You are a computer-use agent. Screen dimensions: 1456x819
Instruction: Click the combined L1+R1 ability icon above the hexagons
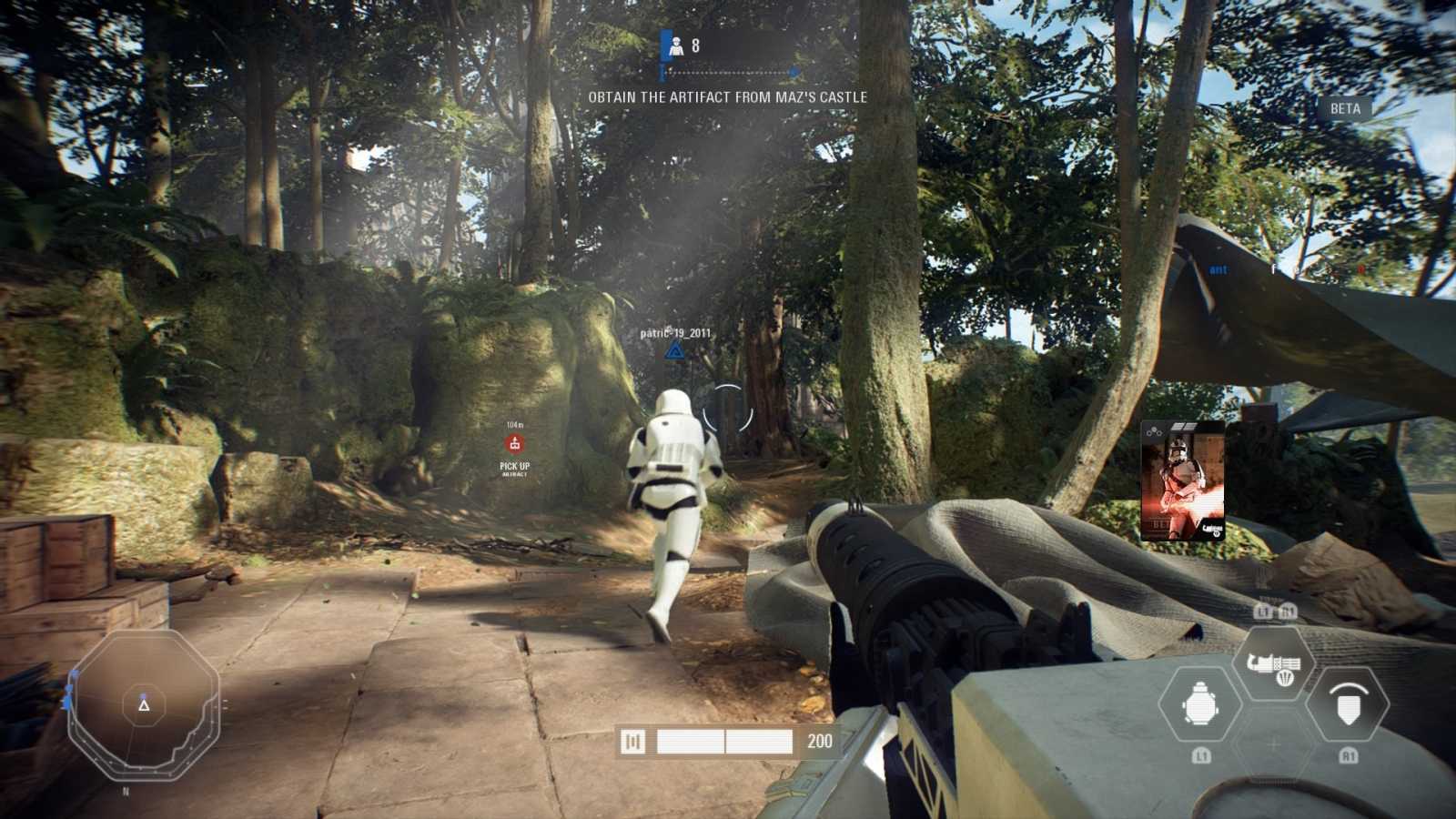[1275, 611]
